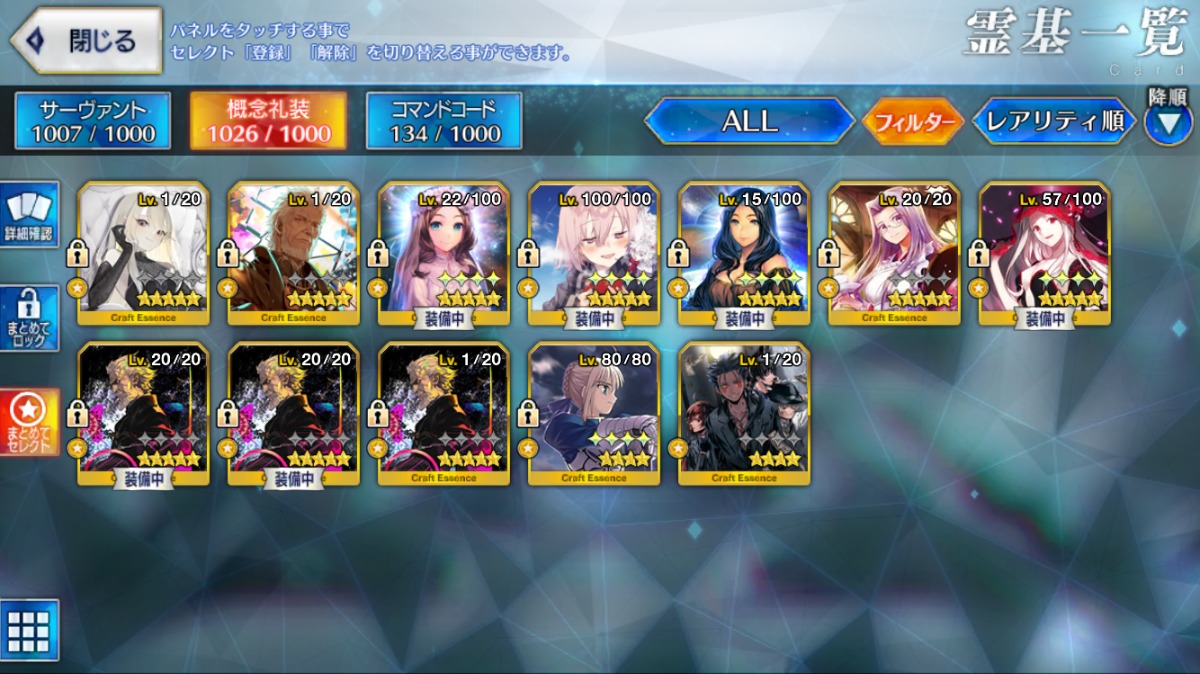
Task: Open 詳細確認 detail view
Action: click(32, 214)
